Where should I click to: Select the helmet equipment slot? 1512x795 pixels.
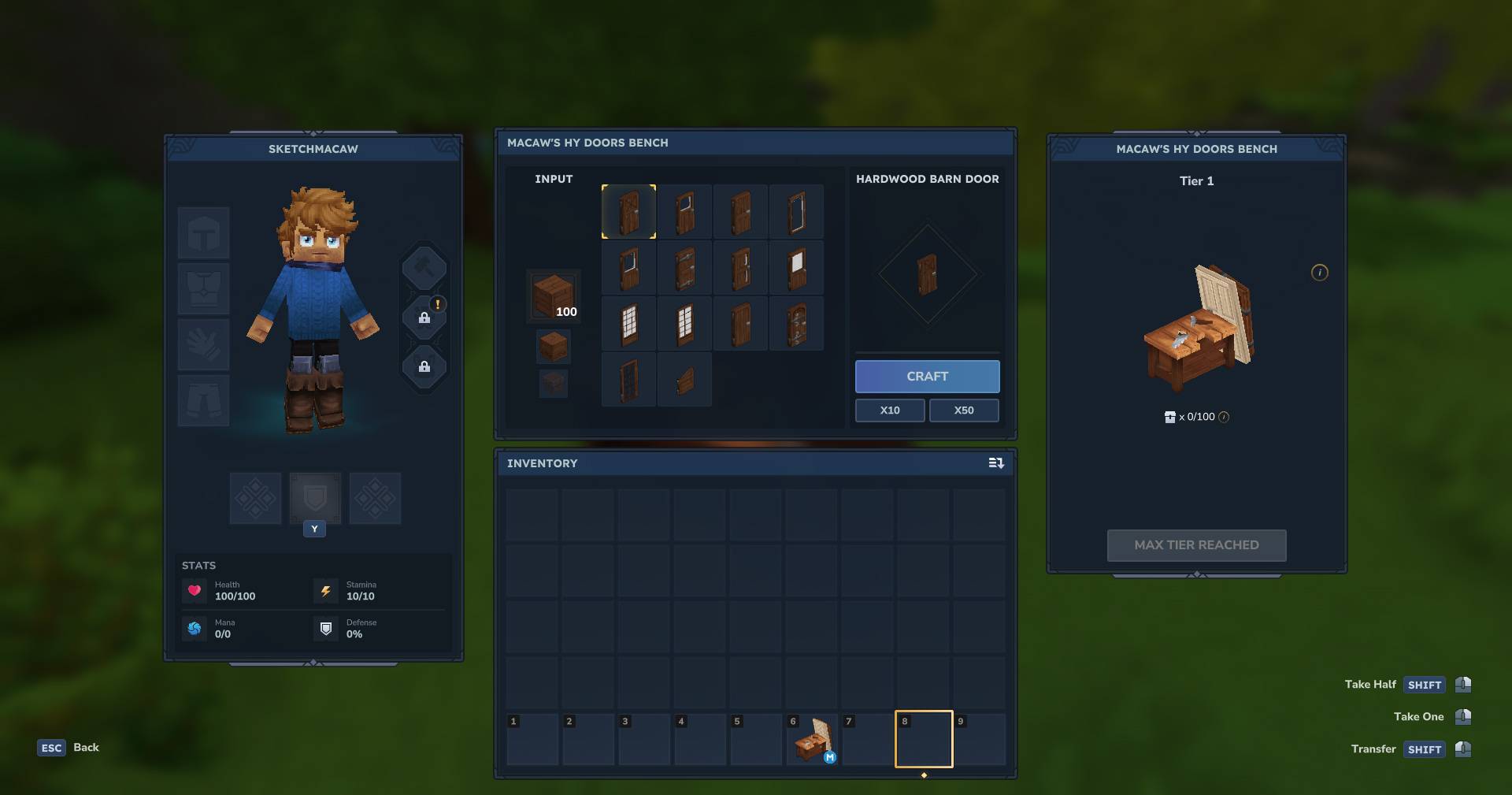(203, 233)
